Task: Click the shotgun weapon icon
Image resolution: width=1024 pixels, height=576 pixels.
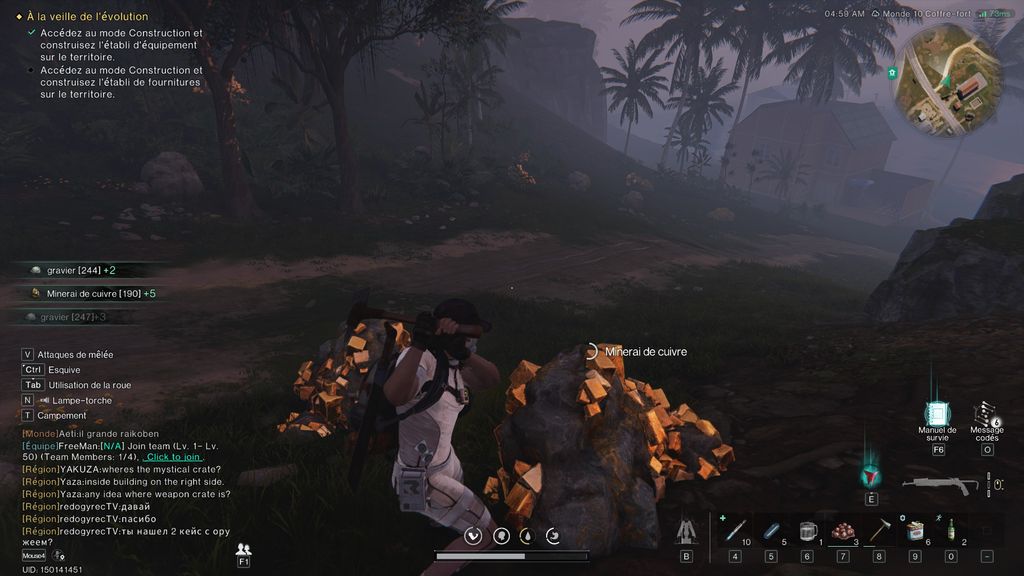Action: click(940, 485)
